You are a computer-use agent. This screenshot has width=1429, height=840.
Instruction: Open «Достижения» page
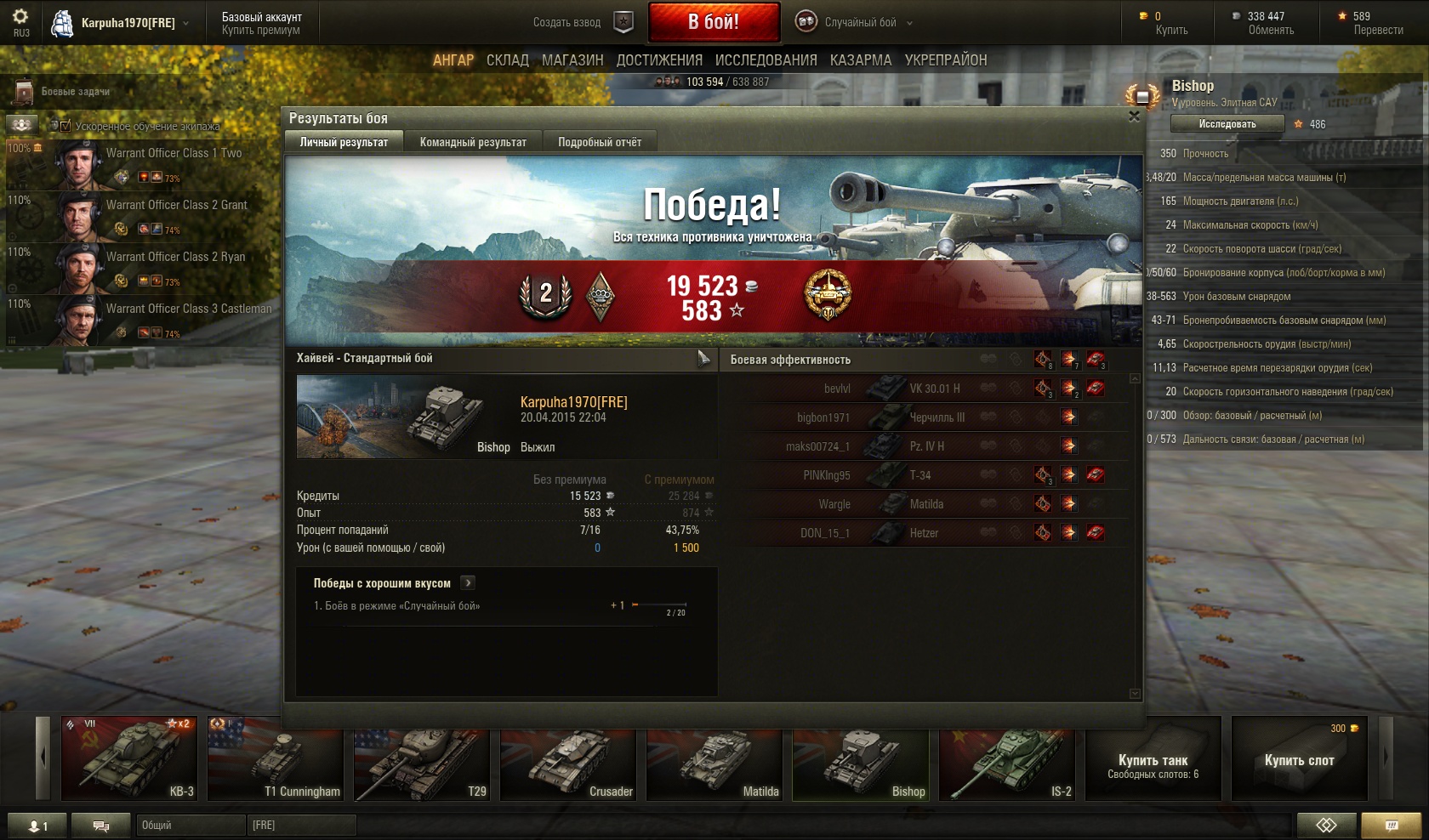[x=659, y=60]
